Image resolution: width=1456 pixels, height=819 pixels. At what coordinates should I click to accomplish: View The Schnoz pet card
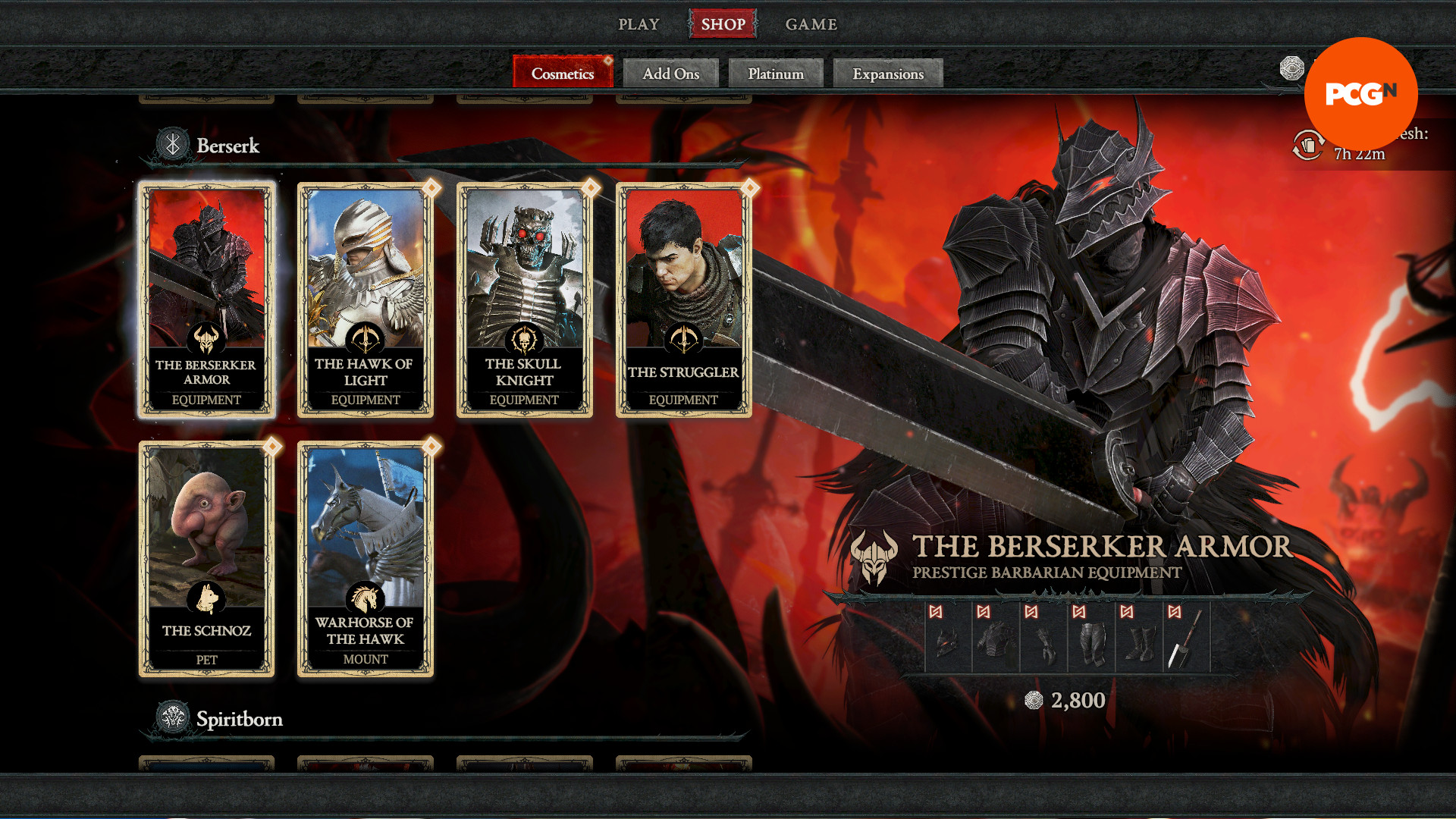(206, 558)
